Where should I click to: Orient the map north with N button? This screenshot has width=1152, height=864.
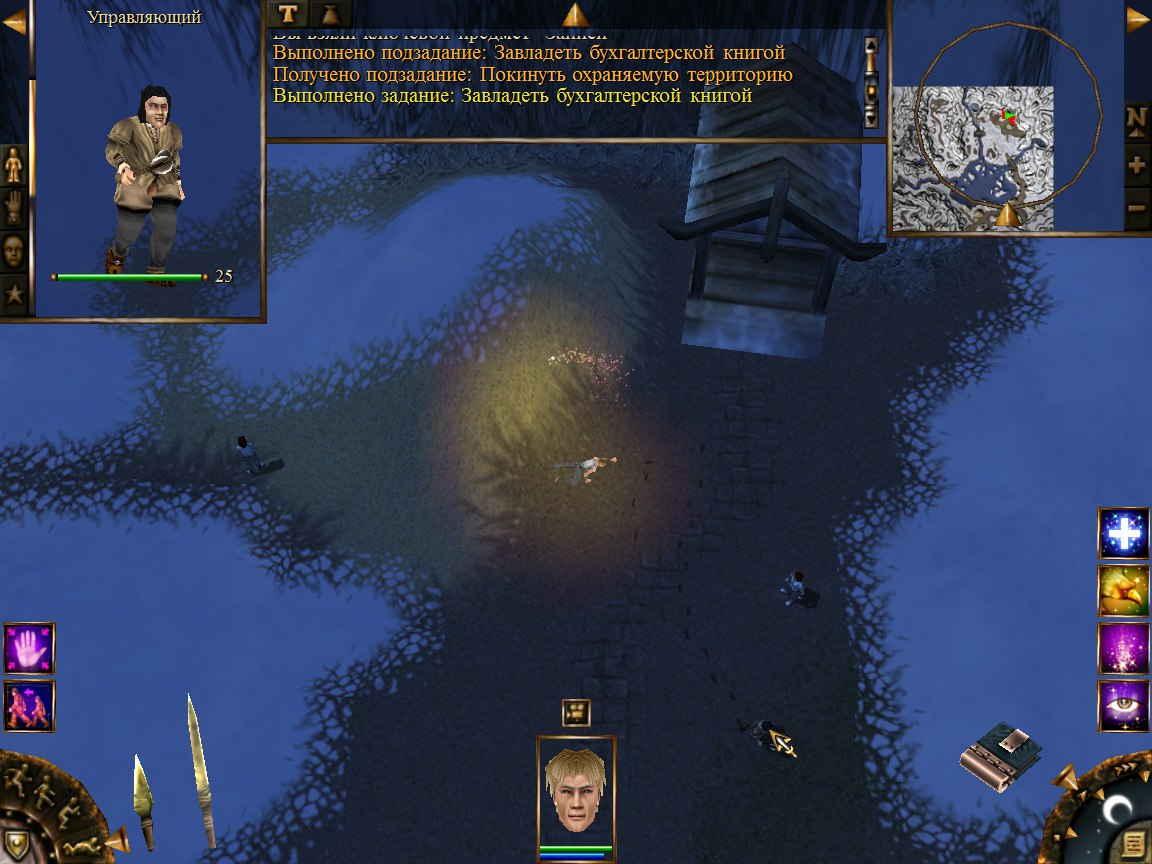pyautogui.click(x=1136, y=119)
